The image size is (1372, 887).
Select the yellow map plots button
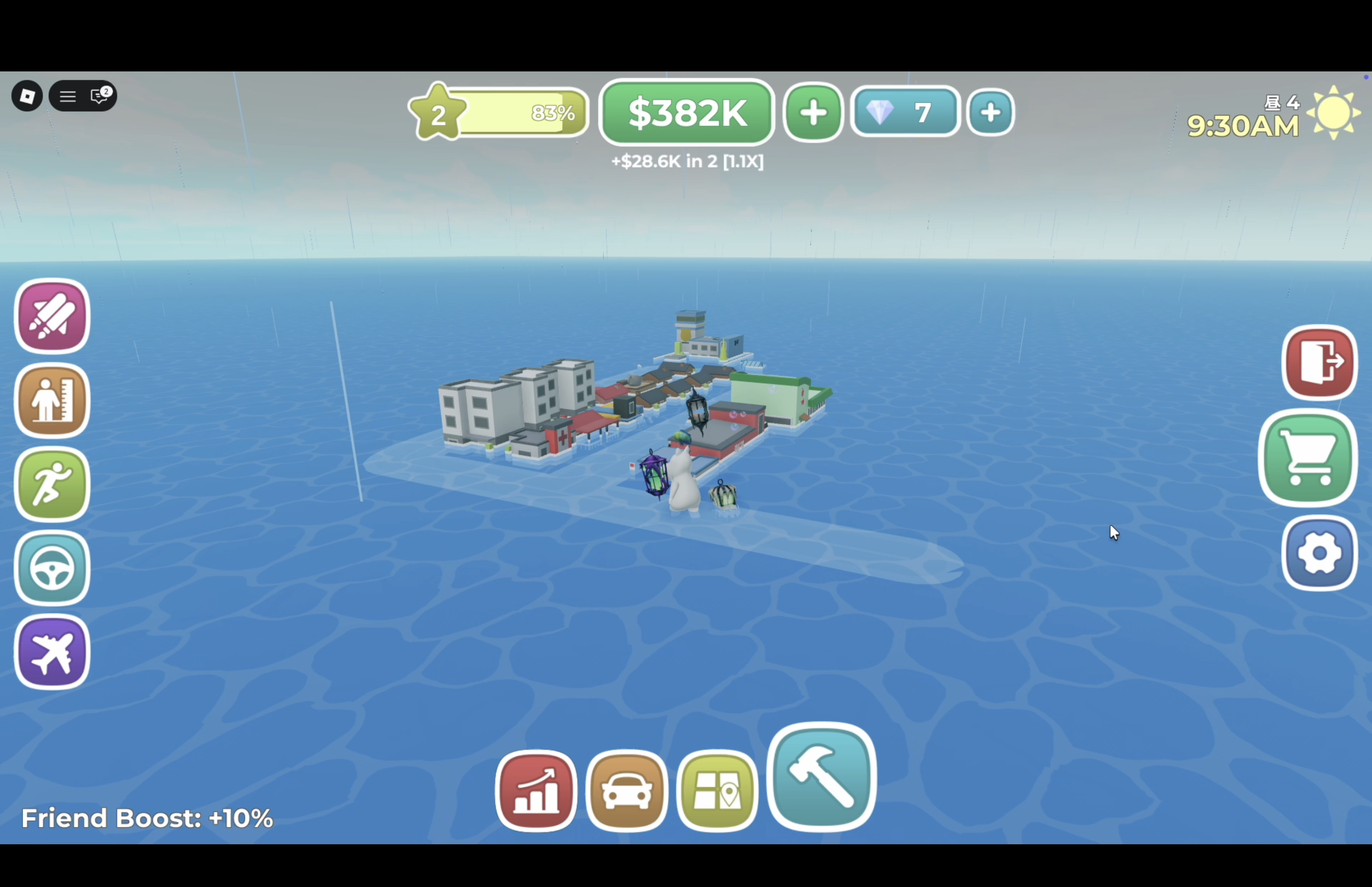coord(717,791)
